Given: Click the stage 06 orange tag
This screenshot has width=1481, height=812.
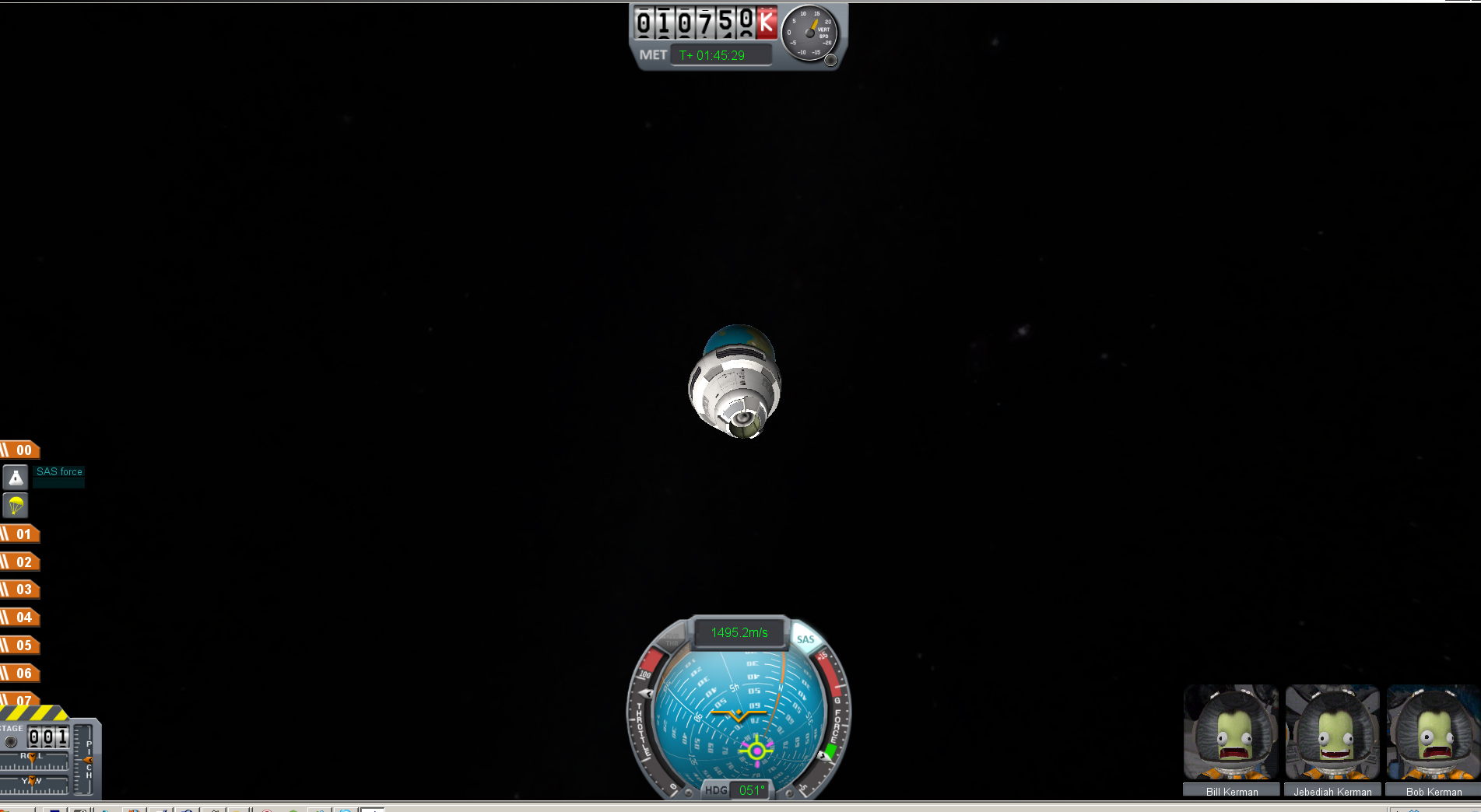Looking at the screenshot, I should 21,674.
